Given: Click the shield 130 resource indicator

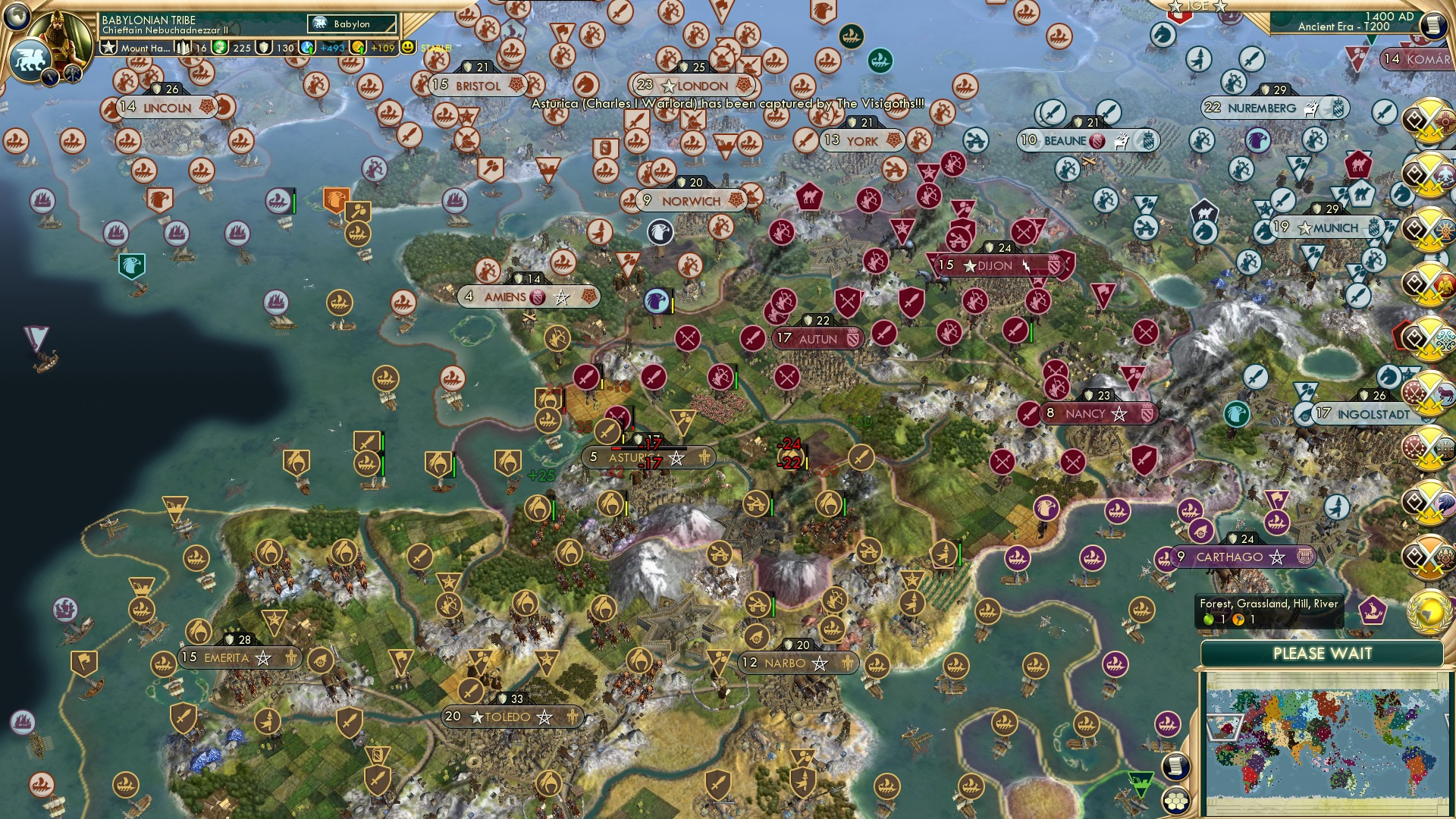Looking at the screenshot, I should pos(274,47).
